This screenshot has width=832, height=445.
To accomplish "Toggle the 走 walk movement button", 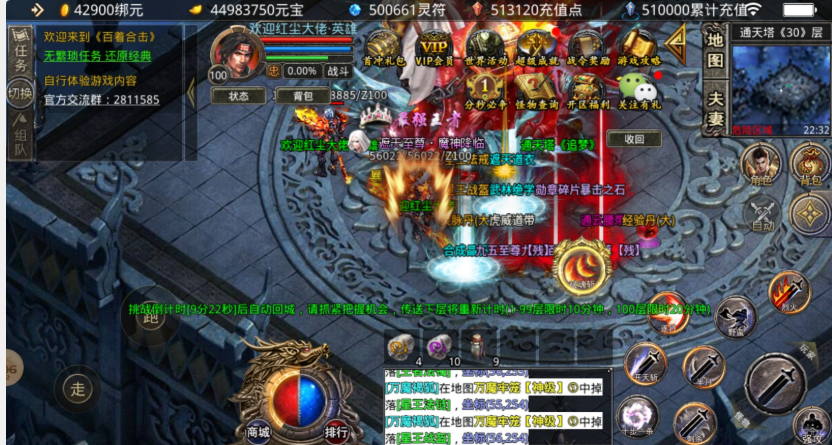I will click(x=76, y=384).
